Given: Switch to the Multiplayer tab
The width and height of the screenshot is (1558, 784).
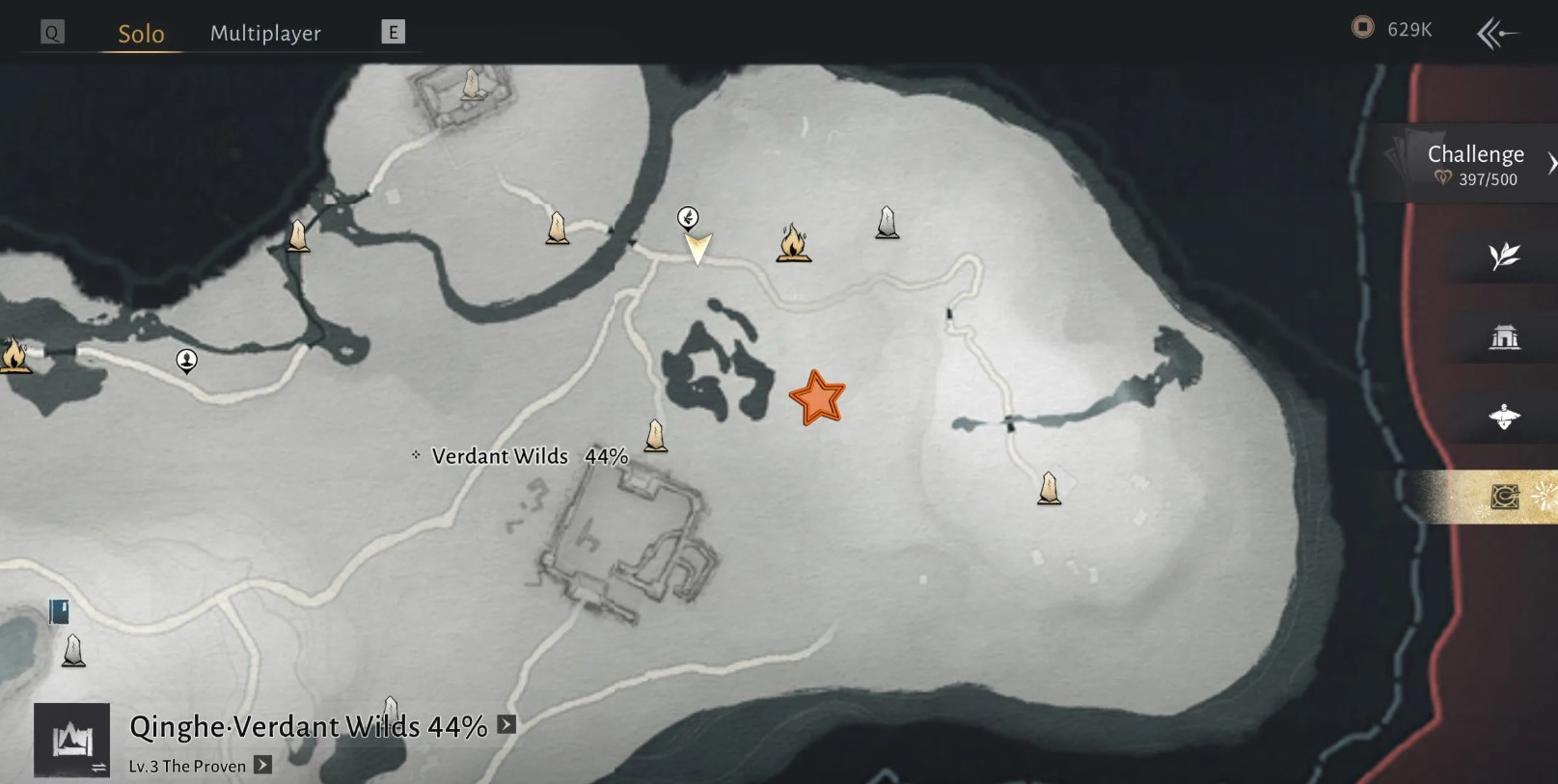Looking at the screenshot, I should [265, 34].
